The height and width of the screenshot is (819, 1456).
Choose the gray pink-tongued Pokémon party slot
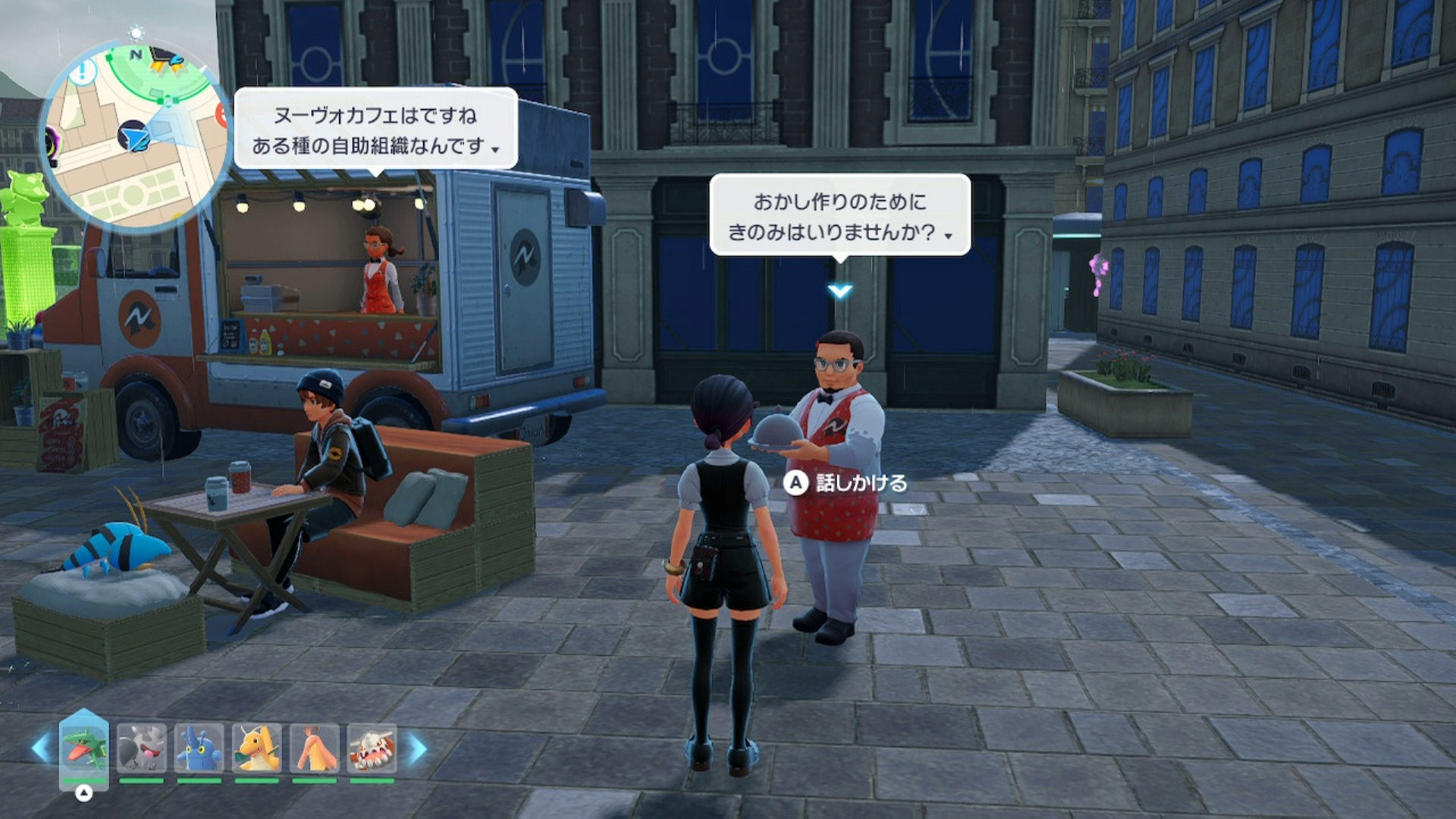pos(141,748)
